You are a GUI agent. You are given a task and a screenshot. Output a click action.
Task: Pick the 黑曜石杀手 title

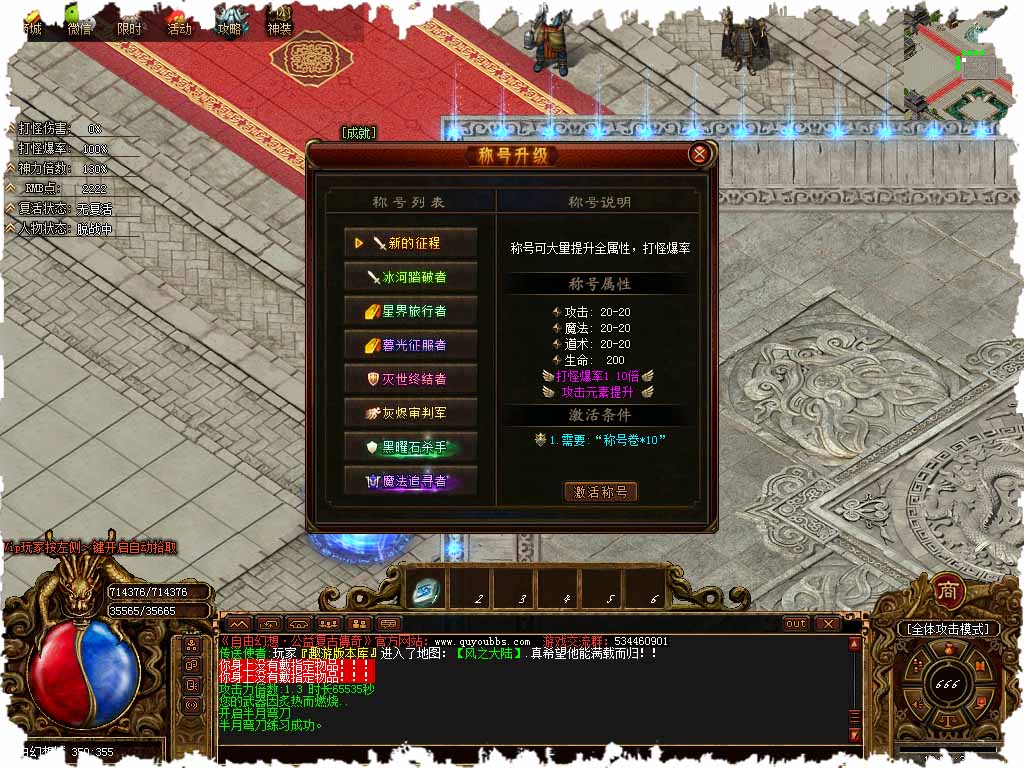click(411, 447)
